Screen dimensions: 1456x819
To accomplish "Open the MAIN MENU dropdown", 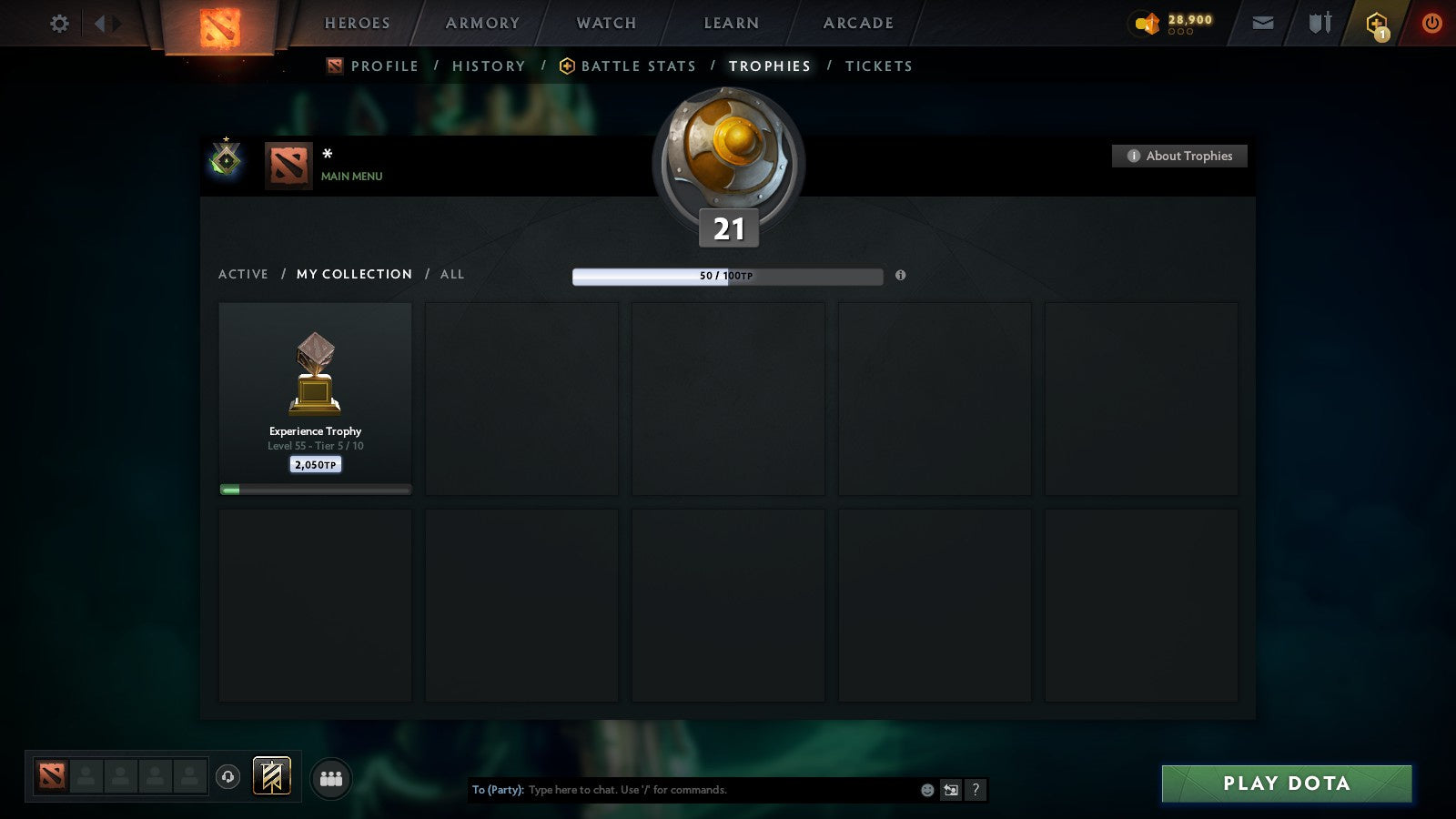I will tap(350, 177).
